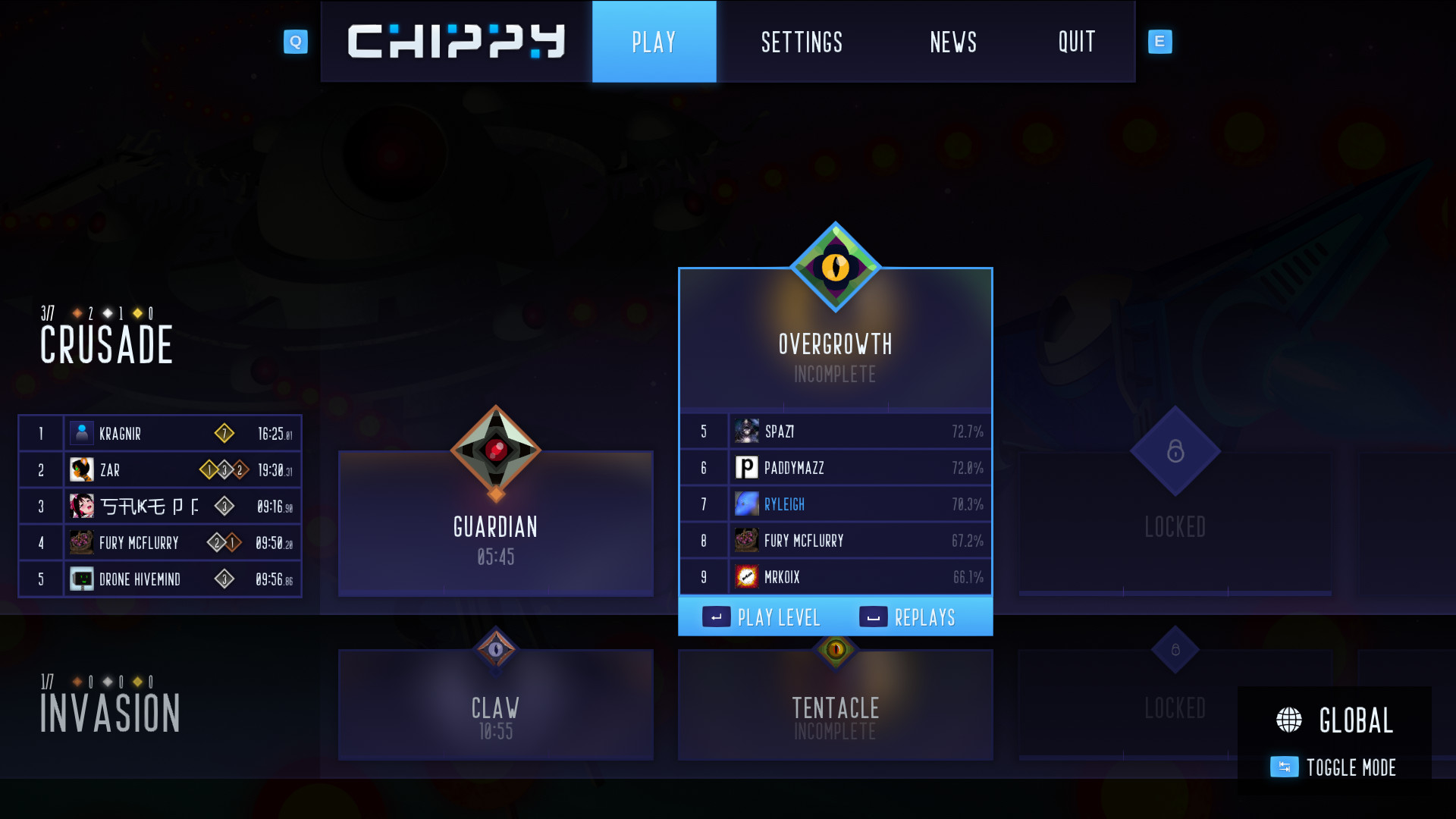1456x819 pixels.
Task: Click Kragnir's gold medal badge
Action: click(225, 432)
